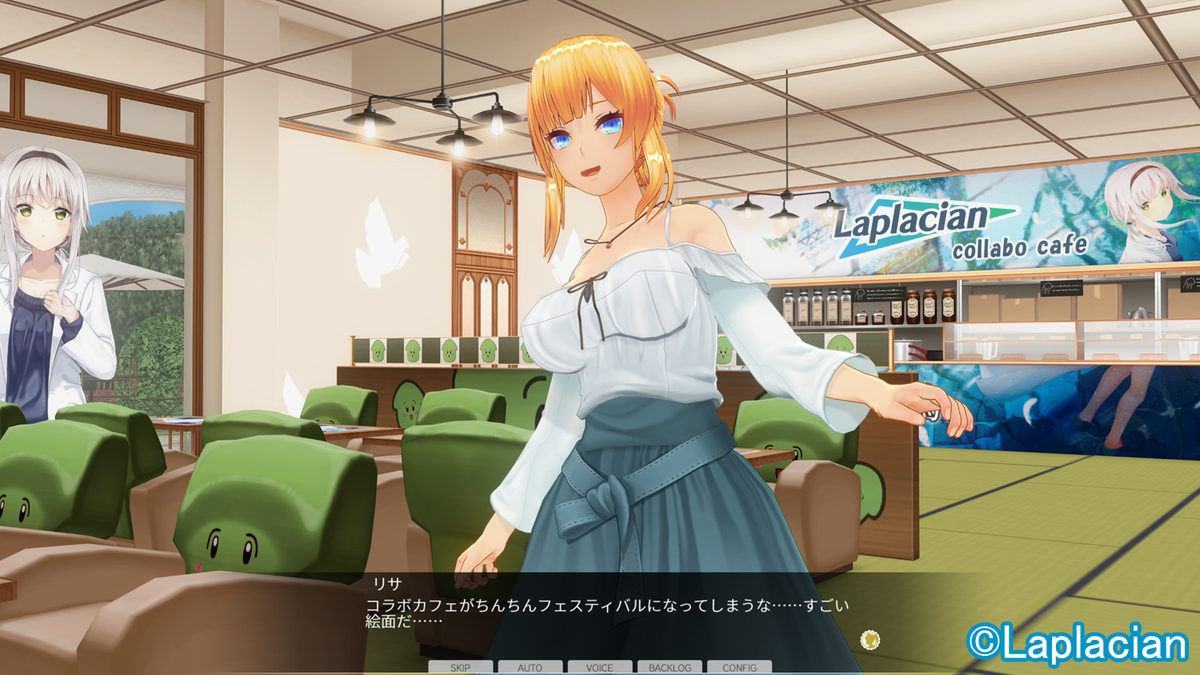The width and height of the screenshot is (1200, 675).
Task: Advance dialogue via the gold continue icon
Action: [870, 639]
